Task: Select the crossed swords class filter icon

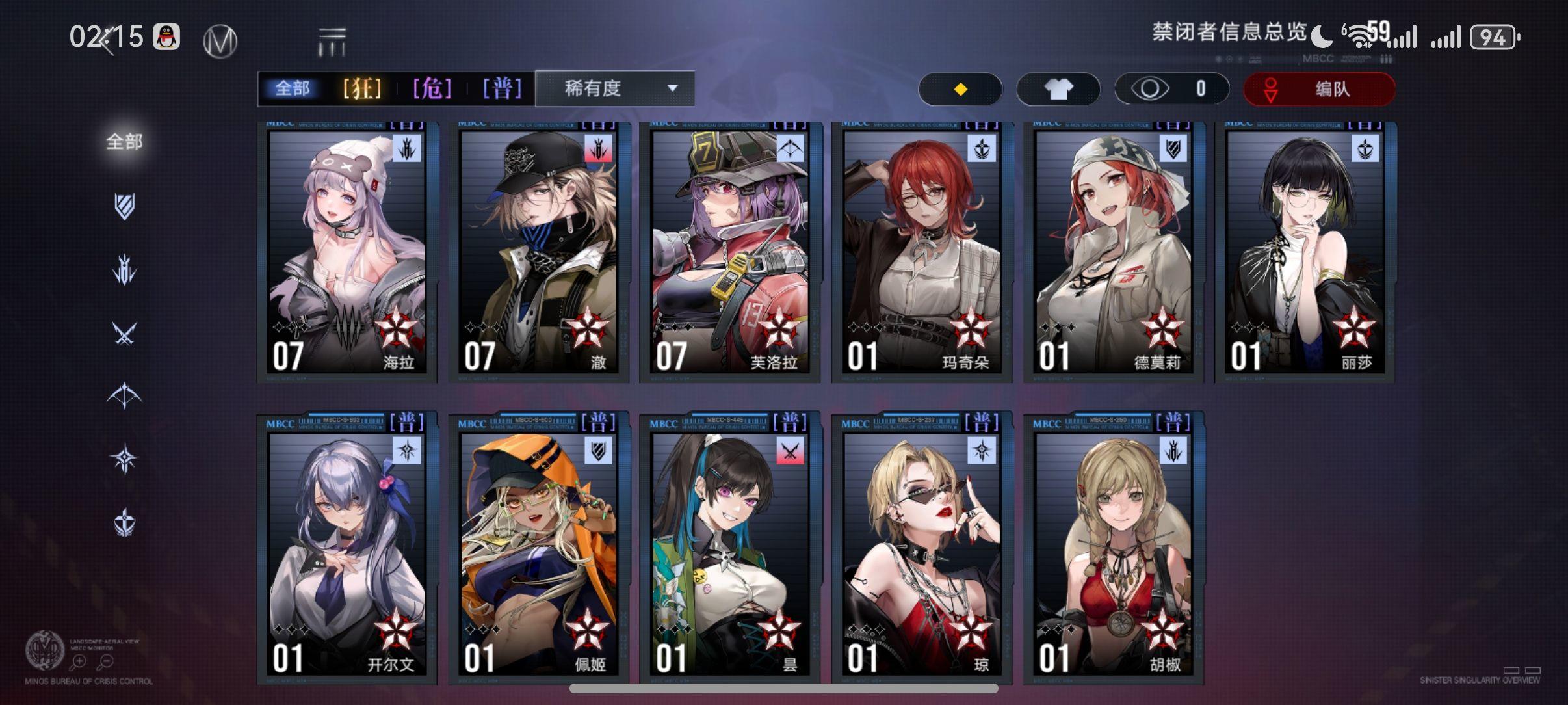Action: [x=124, y=331]
